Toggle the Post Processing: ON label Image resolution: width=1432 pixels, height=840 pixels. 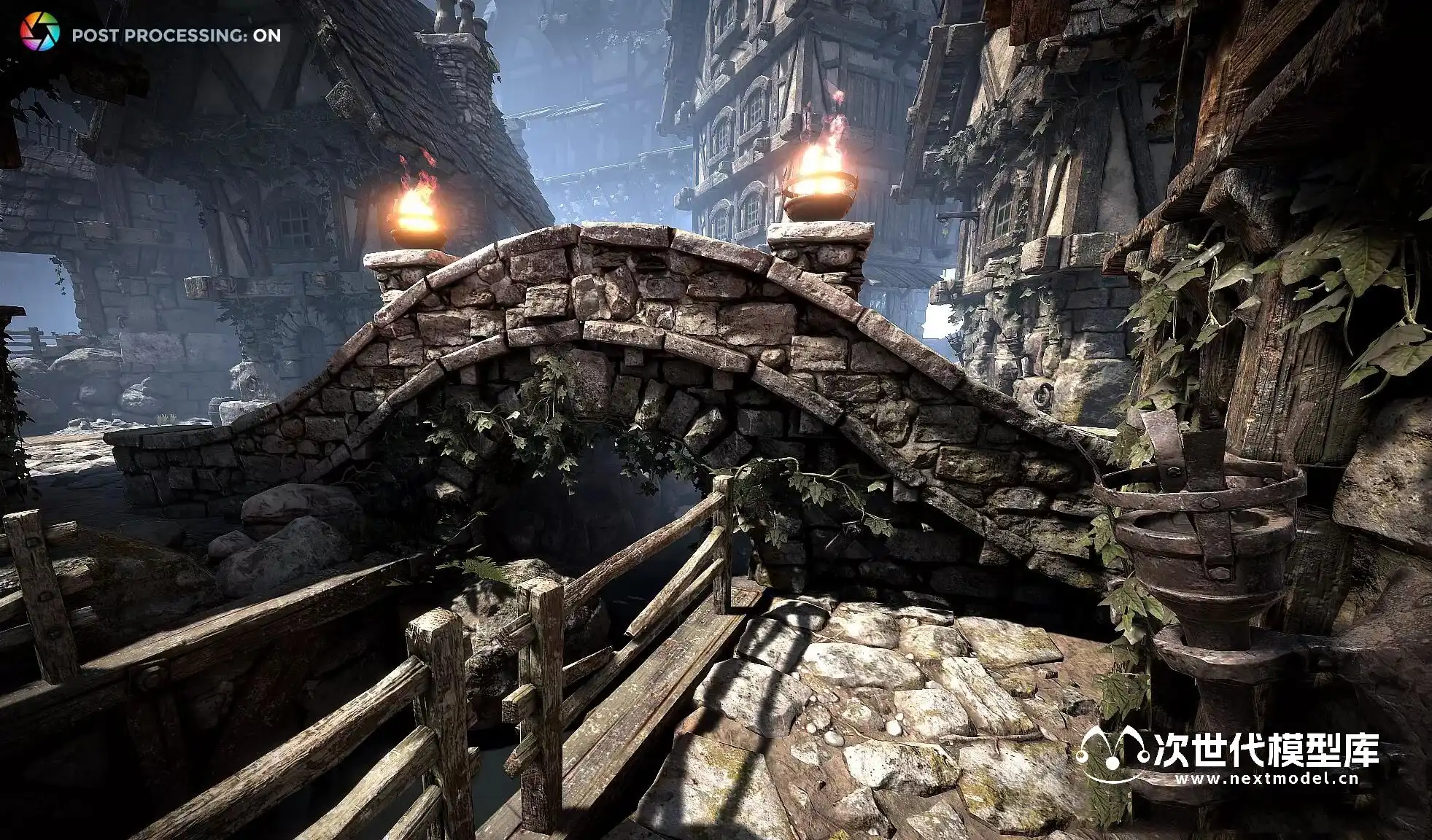point(176,36)
